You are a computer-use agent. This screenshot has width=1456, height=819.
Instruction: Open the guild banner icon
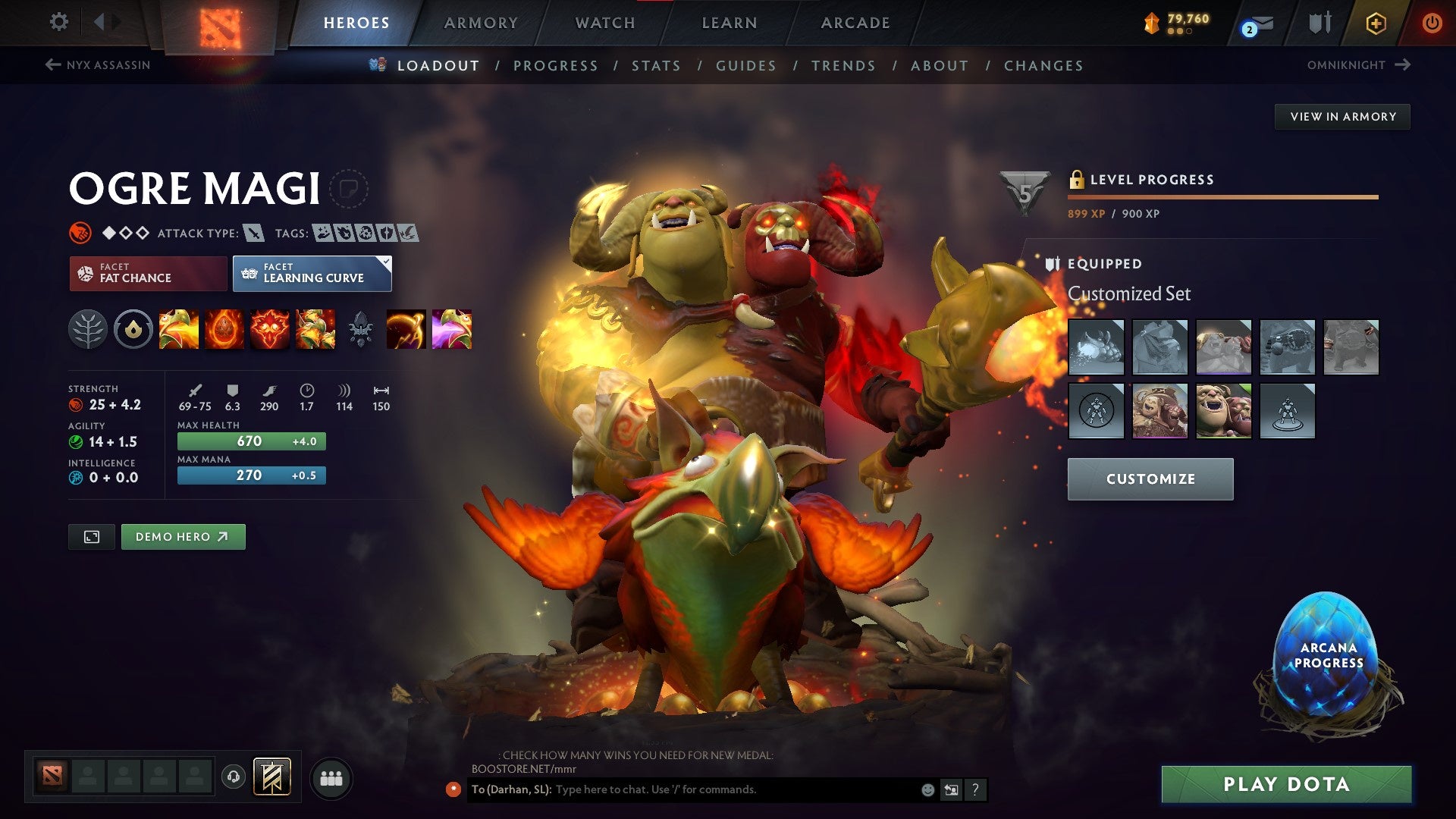(273, 777)
